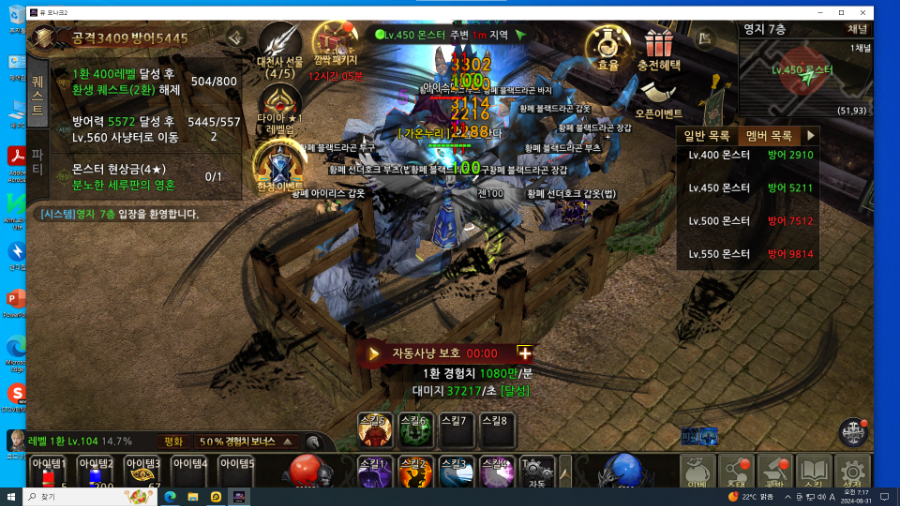This screenshot has width=900, height=506.
Task: Click the plus button beside 자동사냥 보호
Action: point(524,353)
